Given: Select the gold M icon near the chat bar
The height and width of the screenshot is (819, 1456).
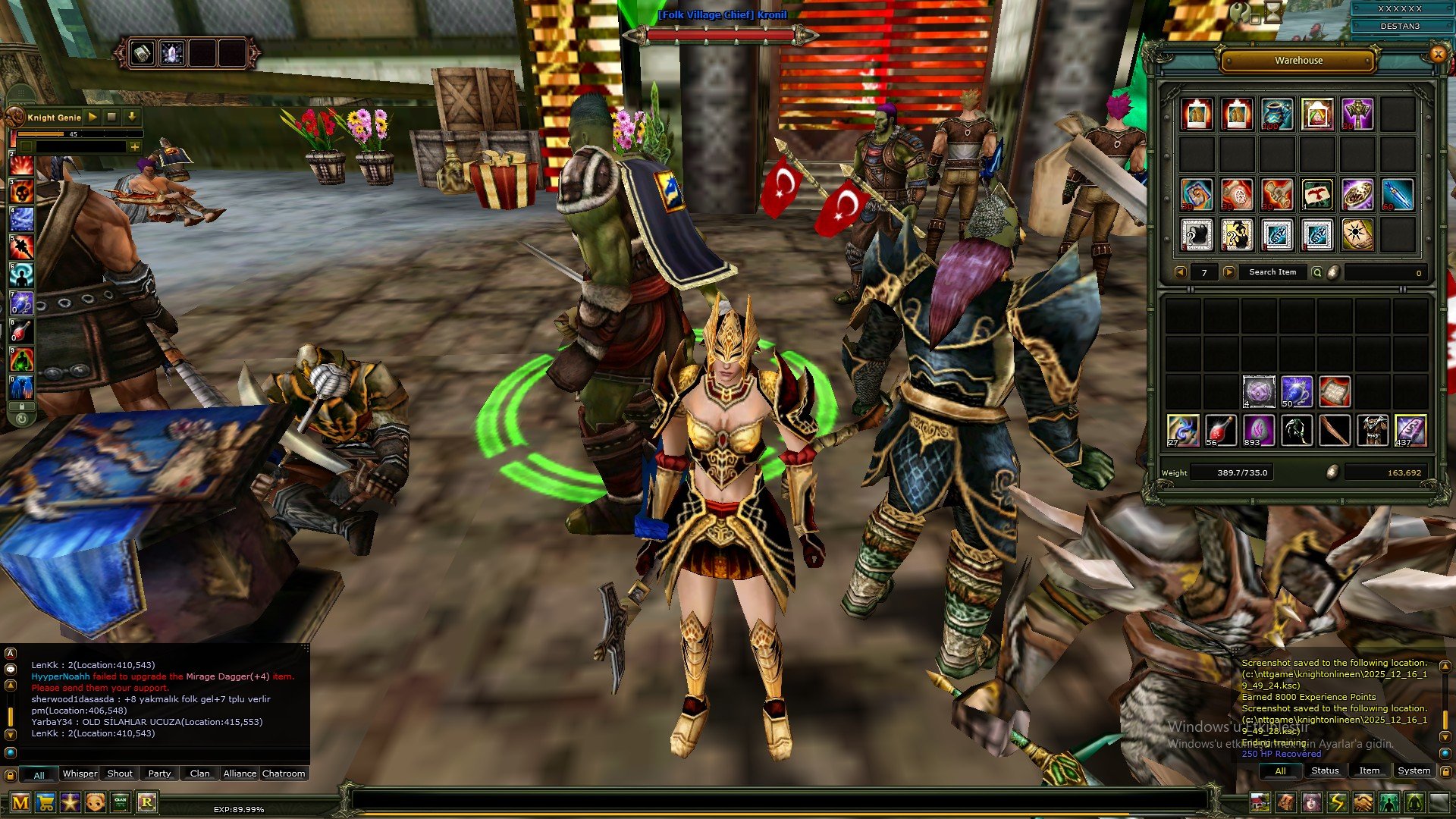Looking at the screenshot, I should click(x=22, y=801).
